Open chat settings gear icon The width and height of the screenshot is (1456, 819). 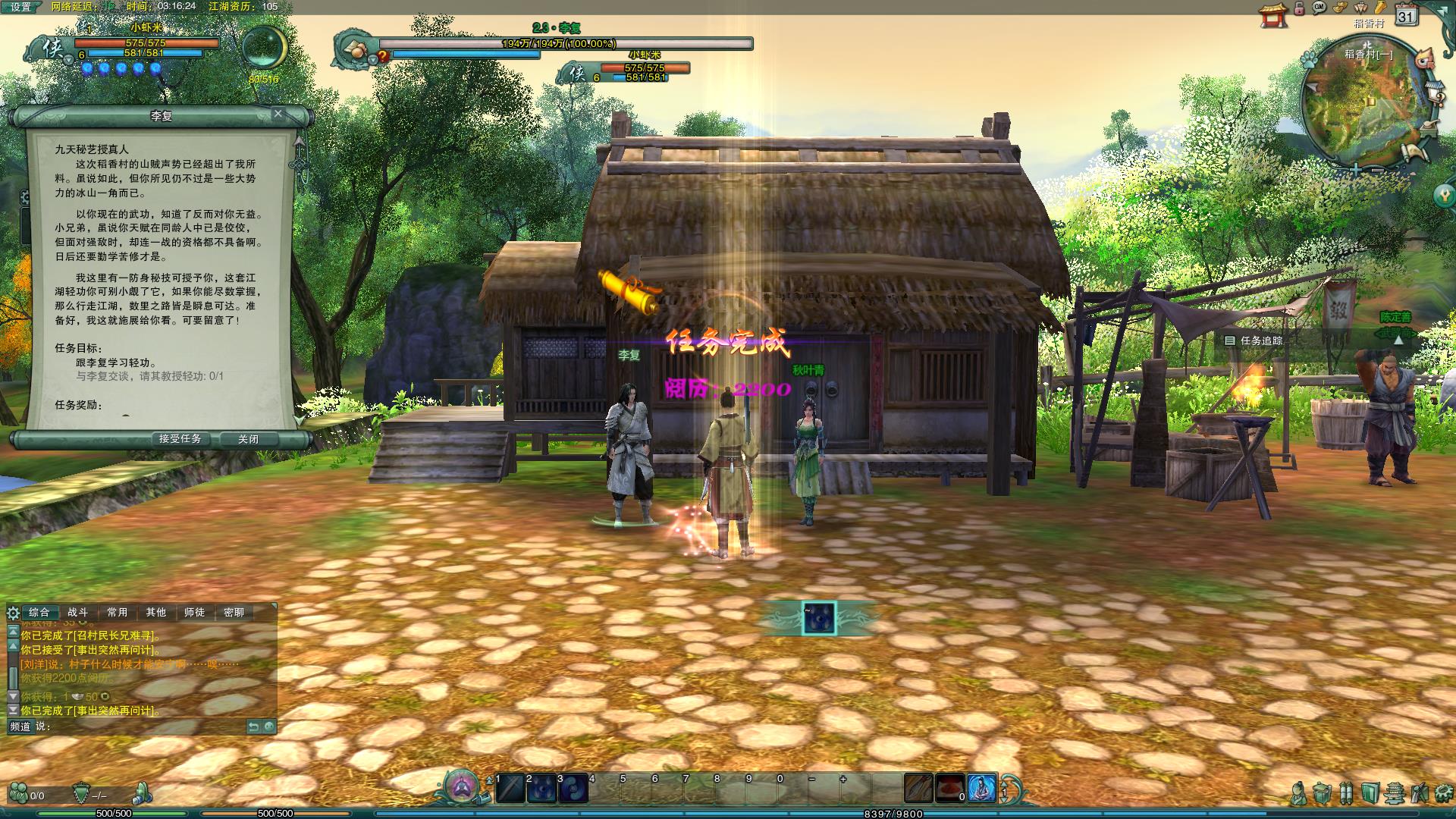click(x=13, y=613)
